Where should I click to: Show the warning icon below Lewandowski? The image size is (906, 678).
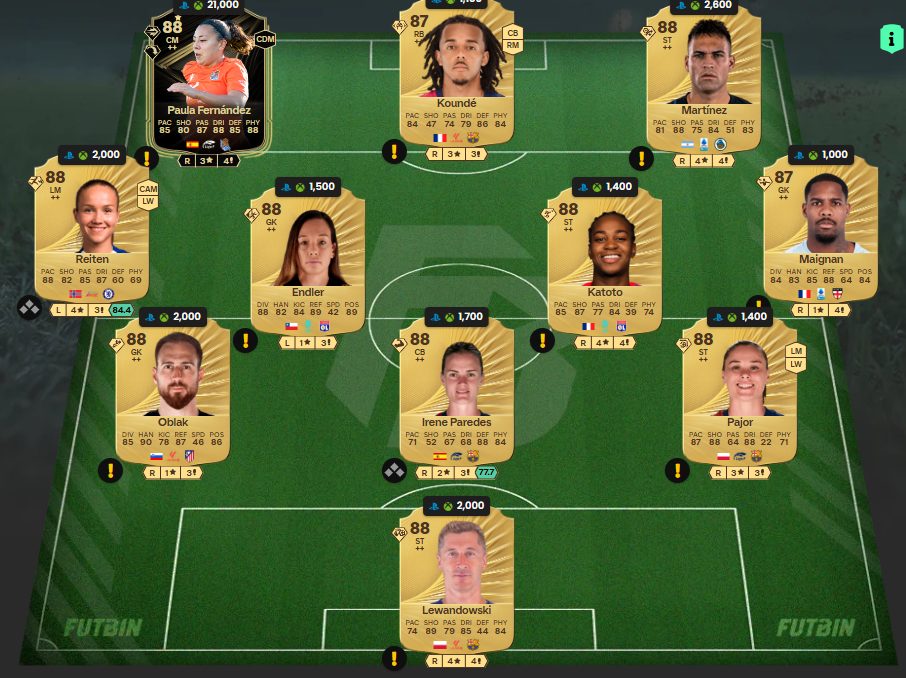click(395, 657)
